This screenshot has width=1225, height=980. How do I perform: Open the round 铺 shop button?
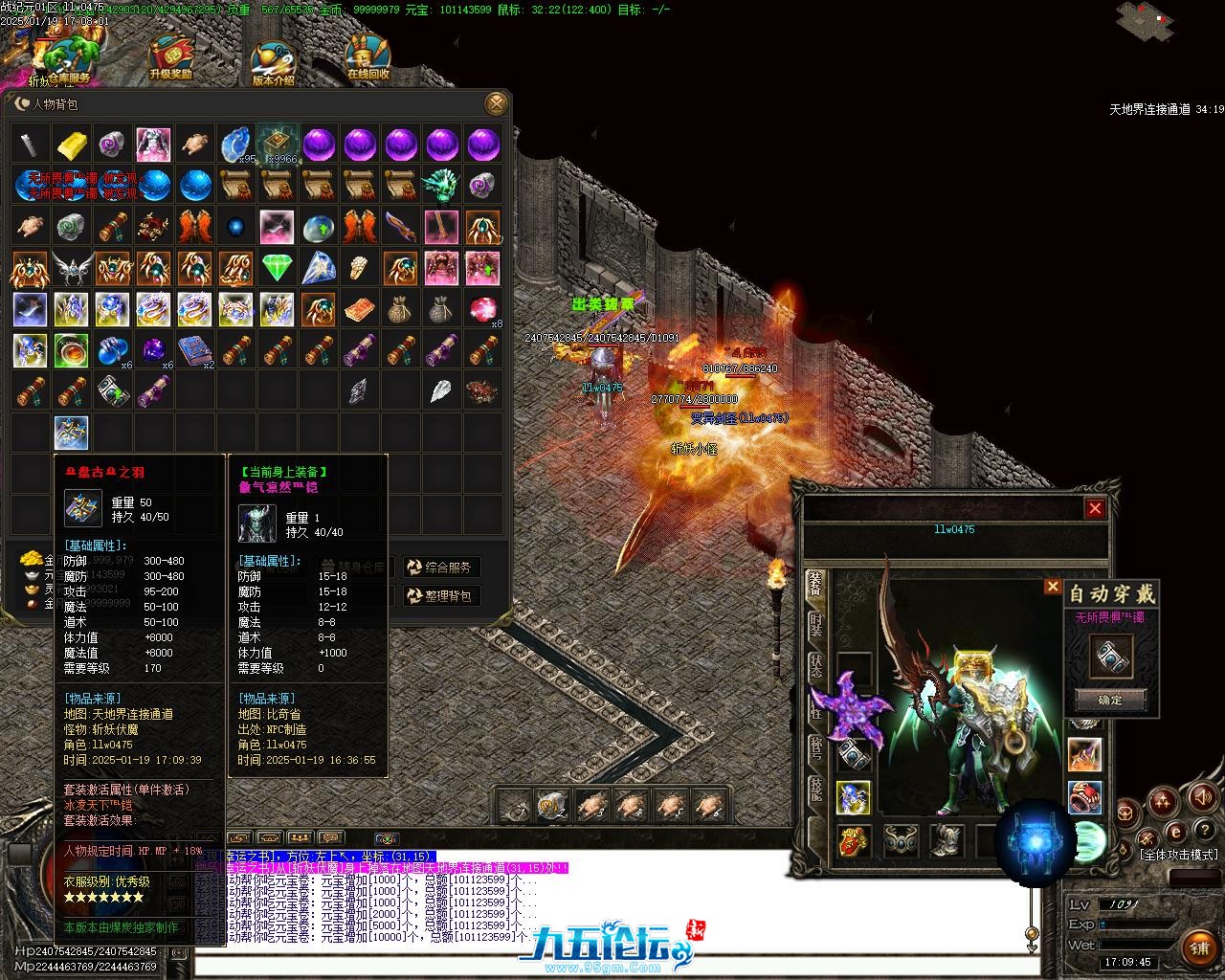[x=1199, y=947]
